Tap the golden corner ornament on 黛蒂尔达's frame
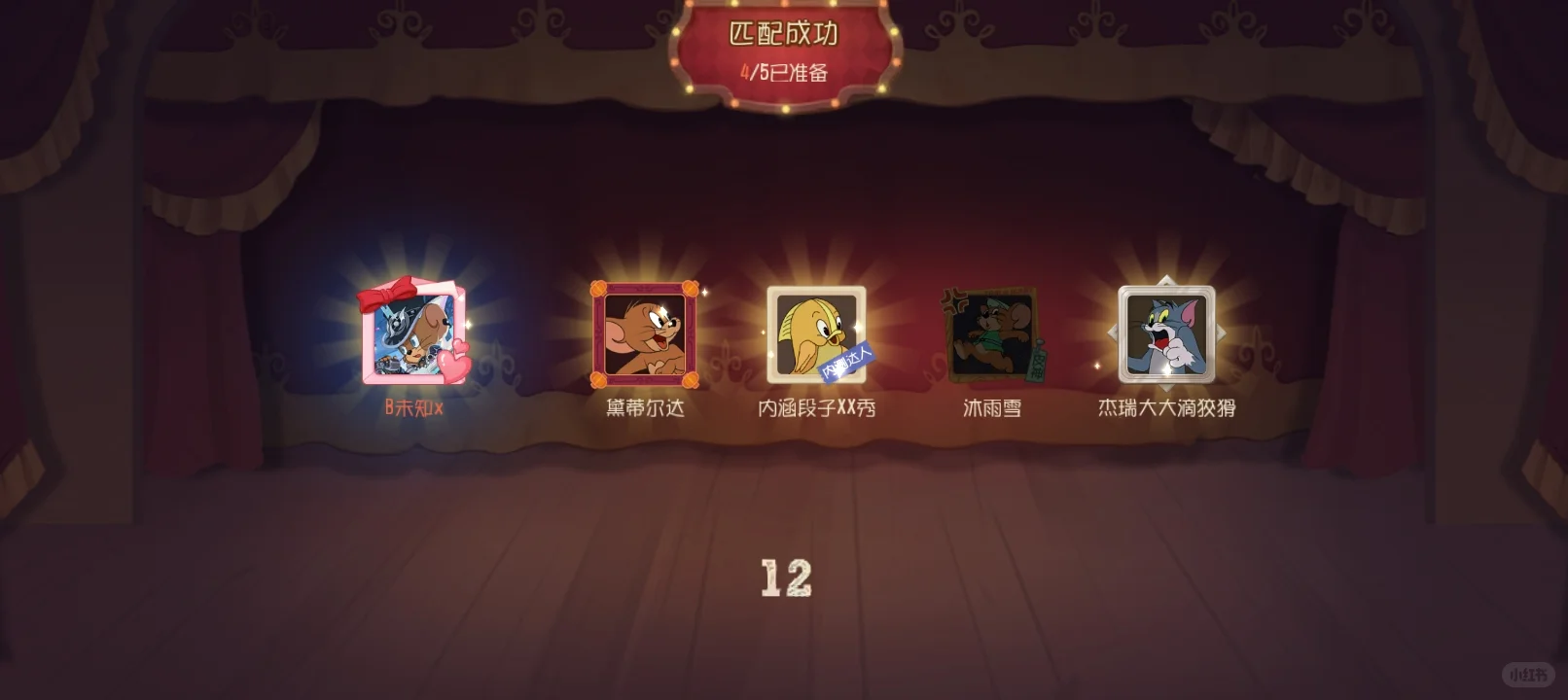The height and width of the screenshot is (700, 1568). (599, 287)
